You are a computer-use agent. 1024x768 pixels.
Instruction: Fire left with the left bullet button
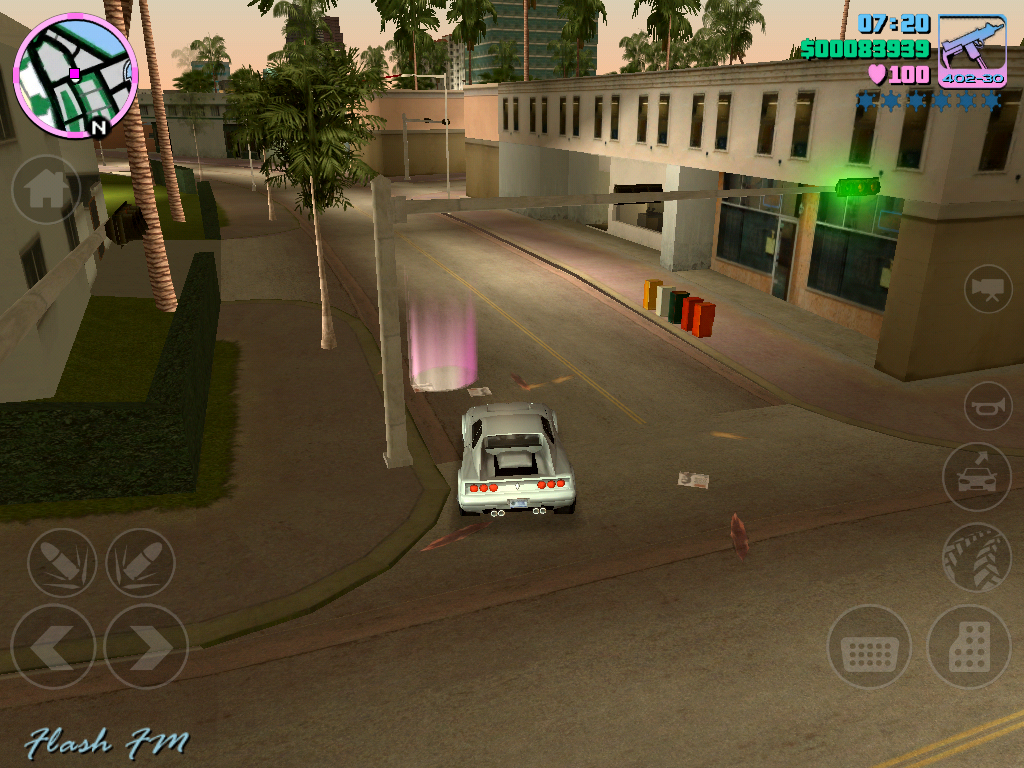[62, 563]
